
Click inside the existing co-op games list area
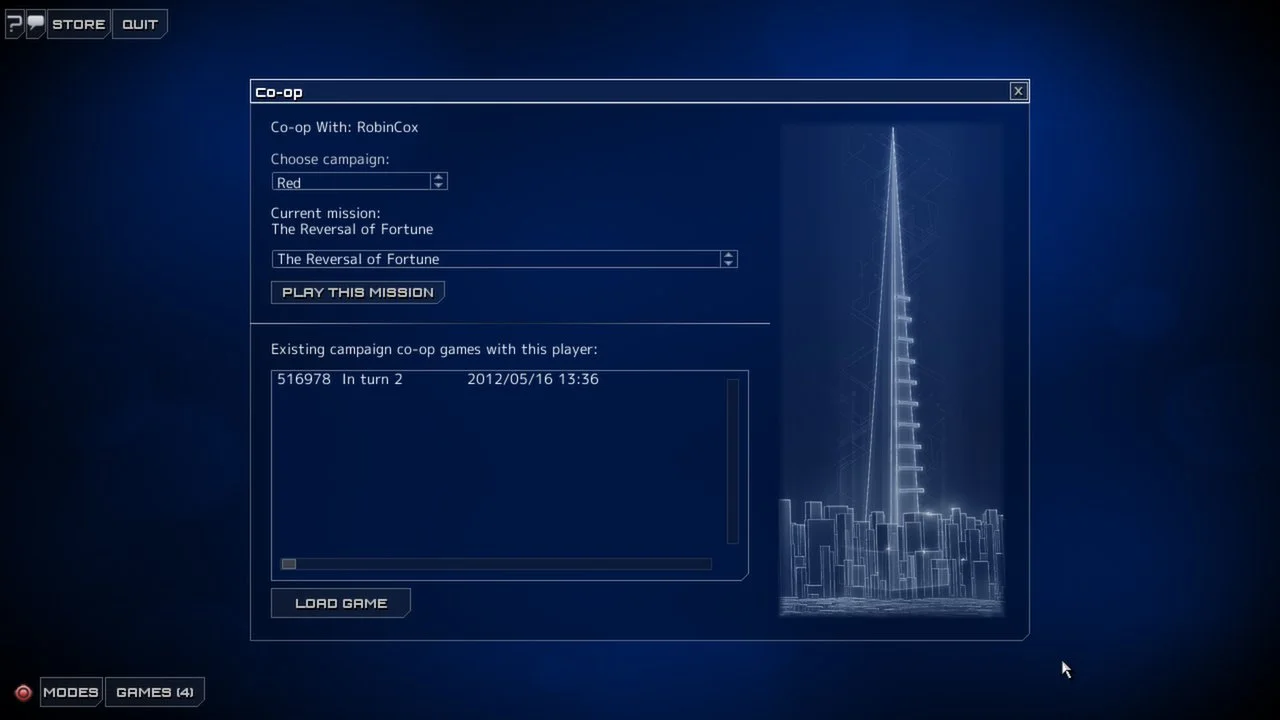pos(500,470)
